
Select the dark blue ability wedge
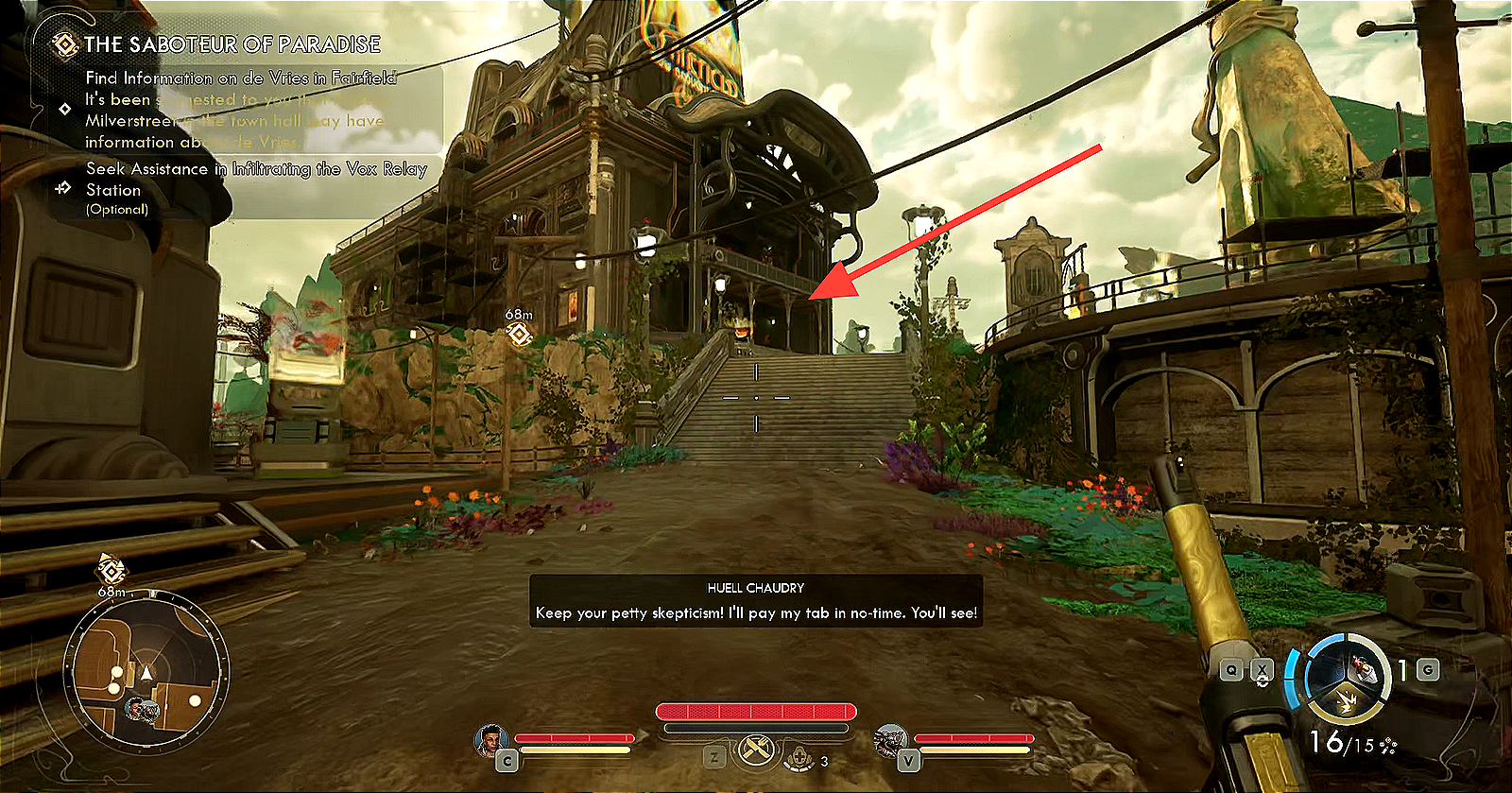point(1327,671)
